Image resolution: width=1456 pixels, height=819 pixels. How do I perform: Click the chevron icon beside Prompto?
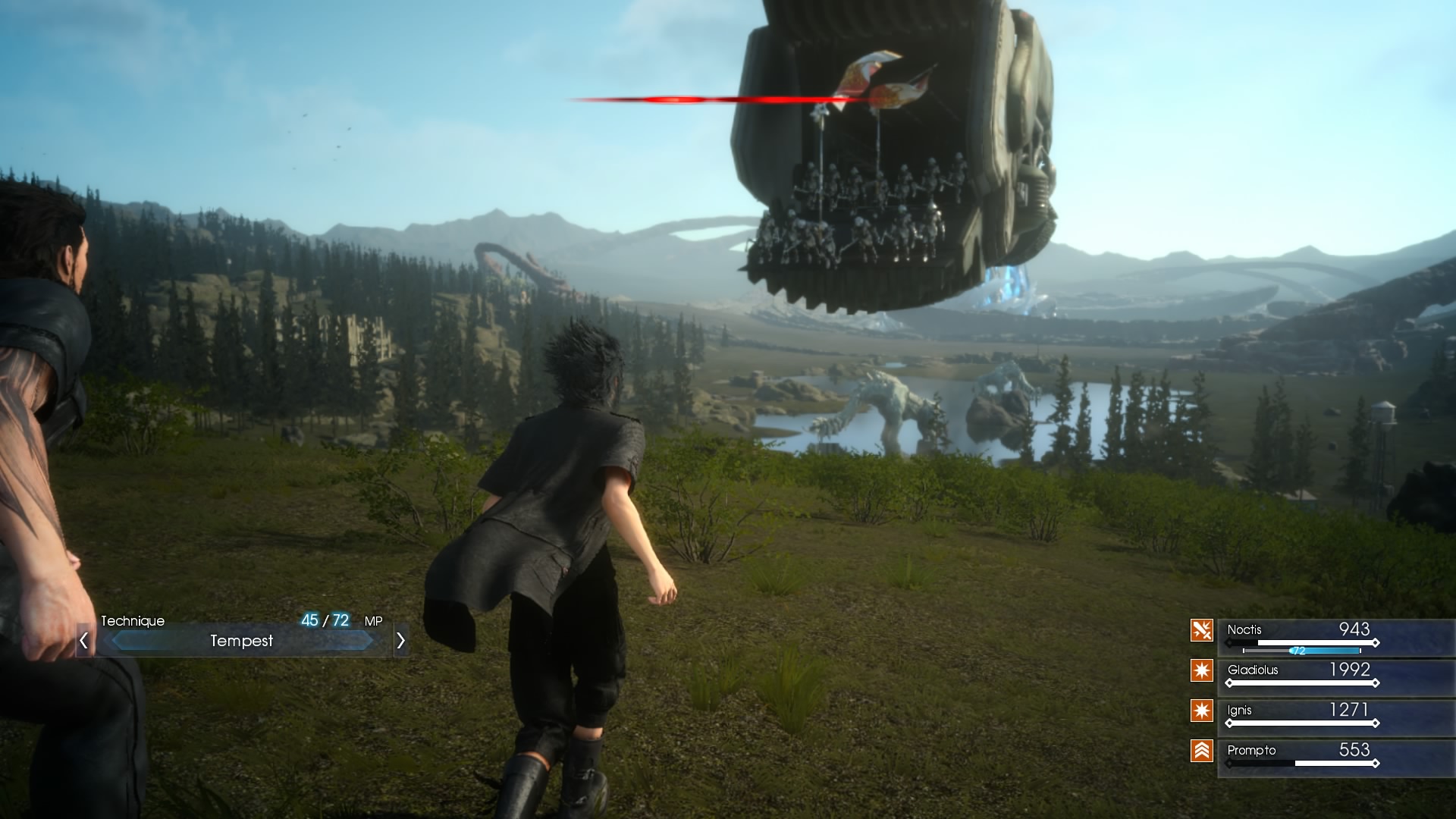[x=1202, y=751]
